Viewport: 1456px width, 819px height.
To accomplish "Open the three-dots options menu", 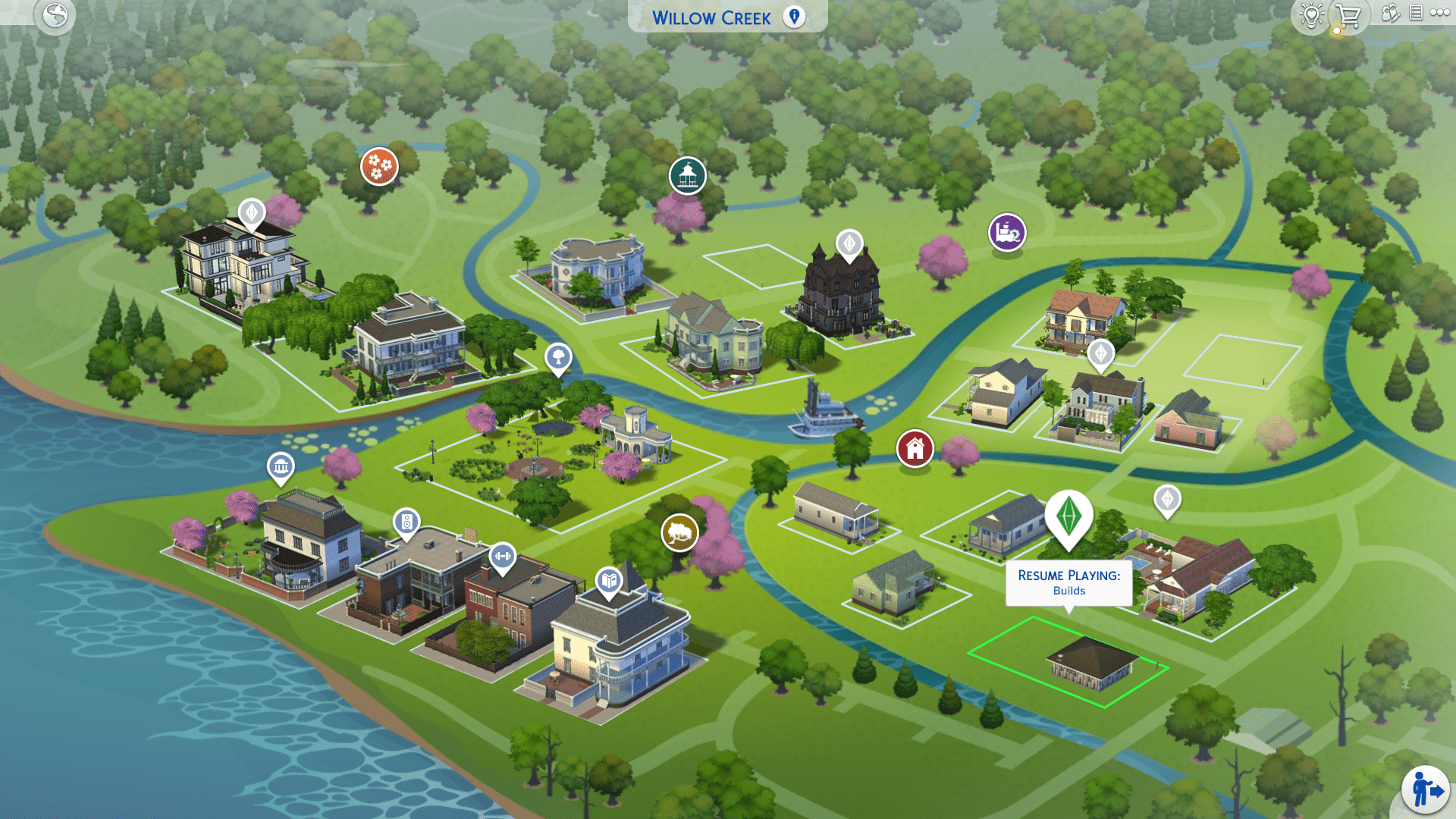I will [1440, 13].
